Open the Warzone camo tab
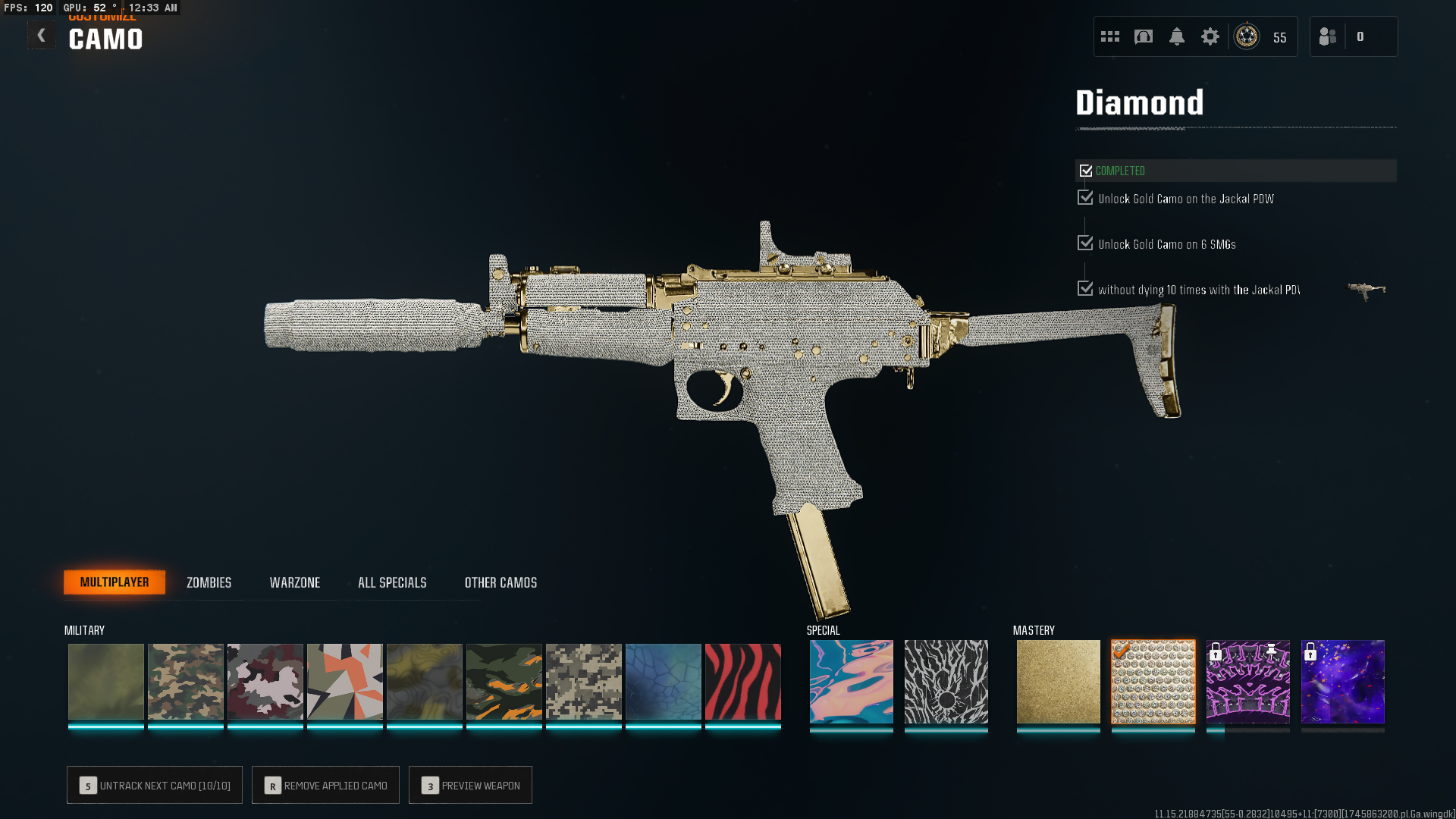This screenshot has width=1456, height=819. pos(295,582)
